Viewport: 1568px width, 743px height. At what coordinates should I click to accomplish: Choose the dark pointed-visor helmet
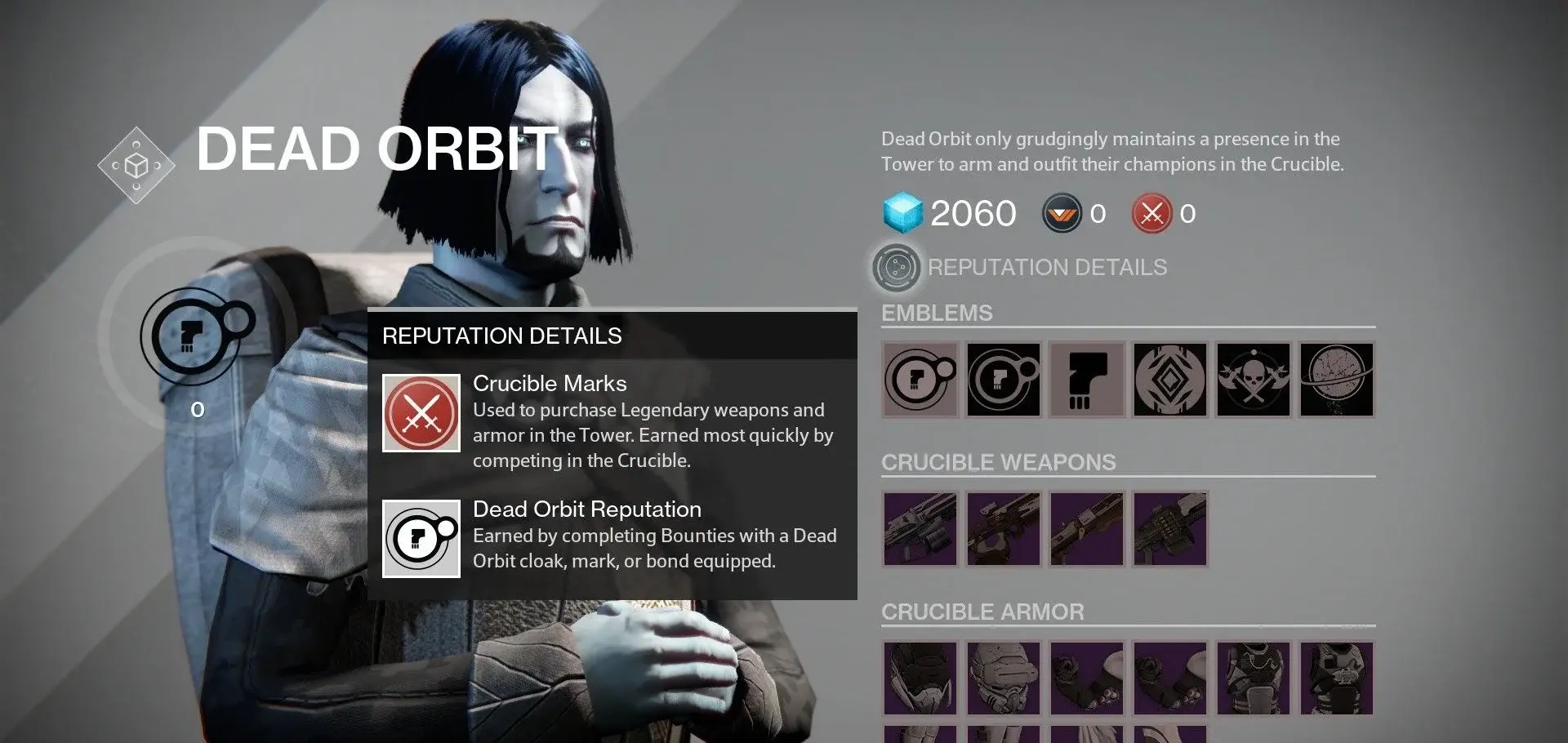920,678
